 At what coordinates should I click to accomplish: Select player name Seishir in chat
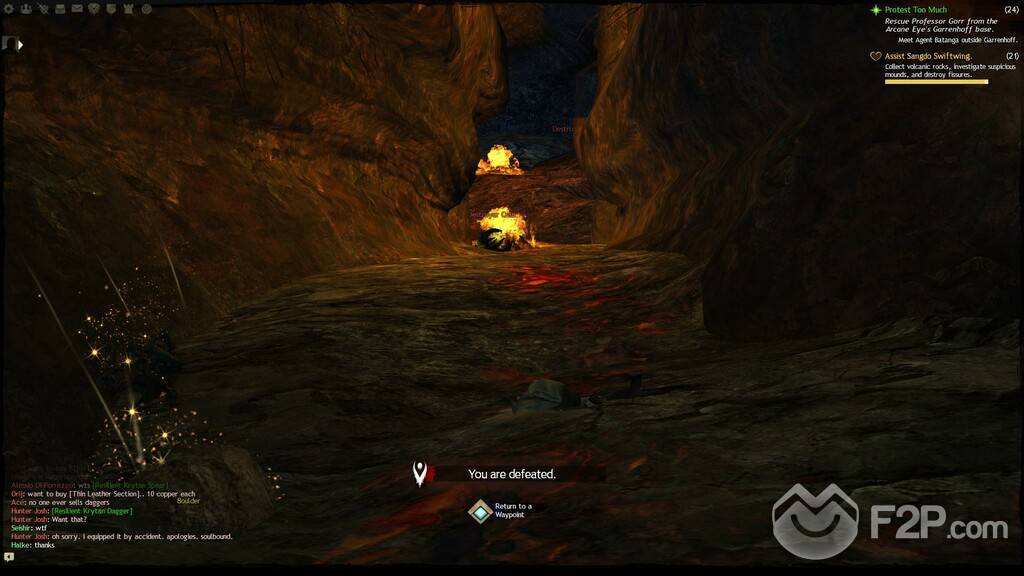[21, 528]
